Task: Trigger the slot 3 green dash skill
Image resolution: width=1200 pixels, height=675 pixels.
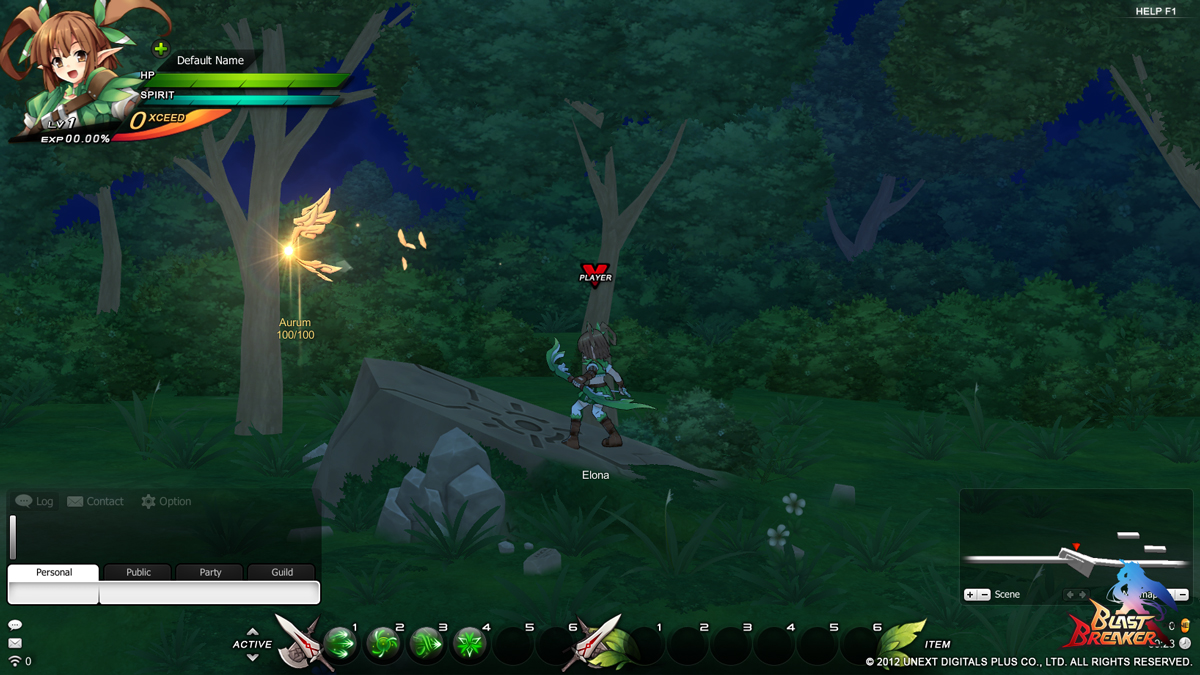Action: pos(427,641)
